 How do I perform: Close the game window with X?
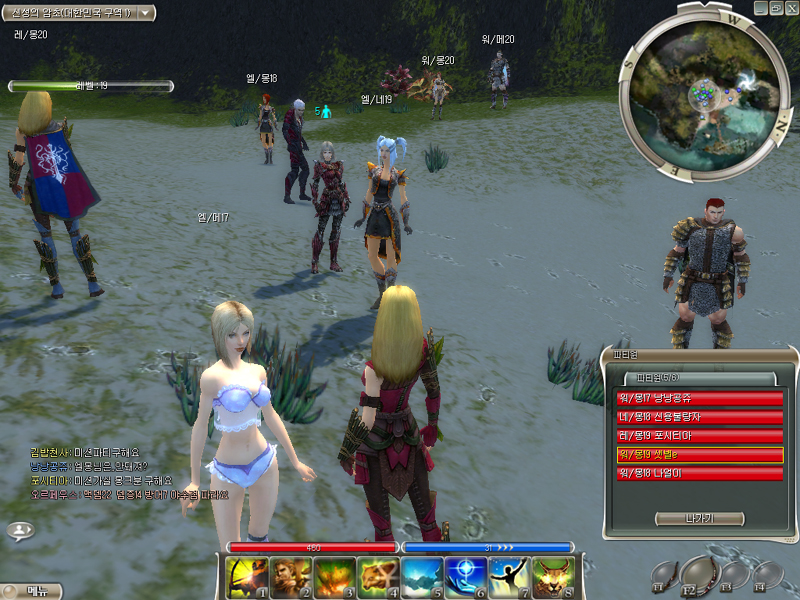(x=790, y=8)
